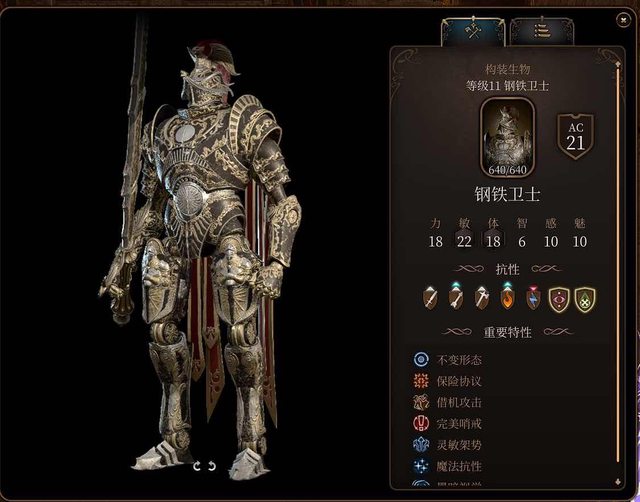Open the 完美哨戒 trait entry
This screenshot has width=640, height=502.
pos(459,424)
